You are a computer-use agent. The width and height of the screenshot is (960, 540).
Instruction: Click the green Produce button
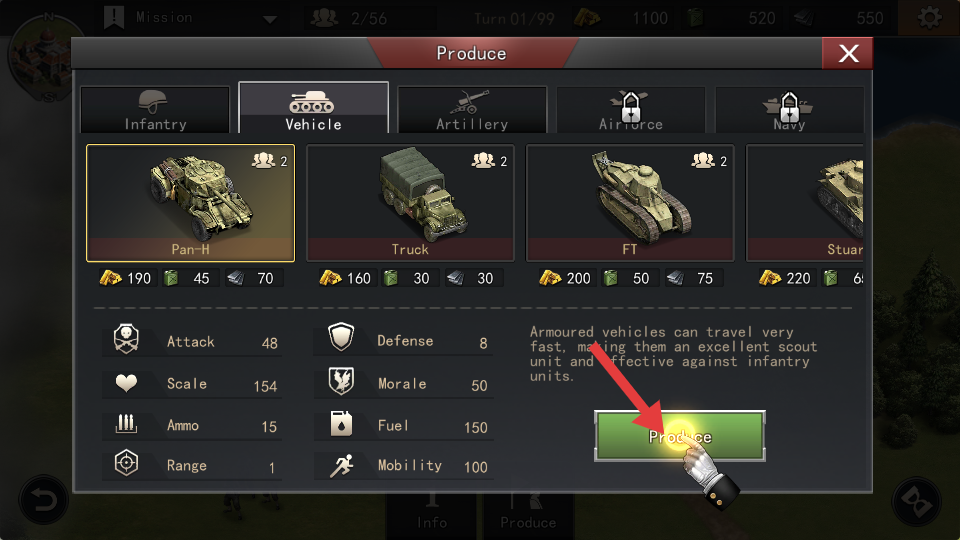tap(680, 436)
